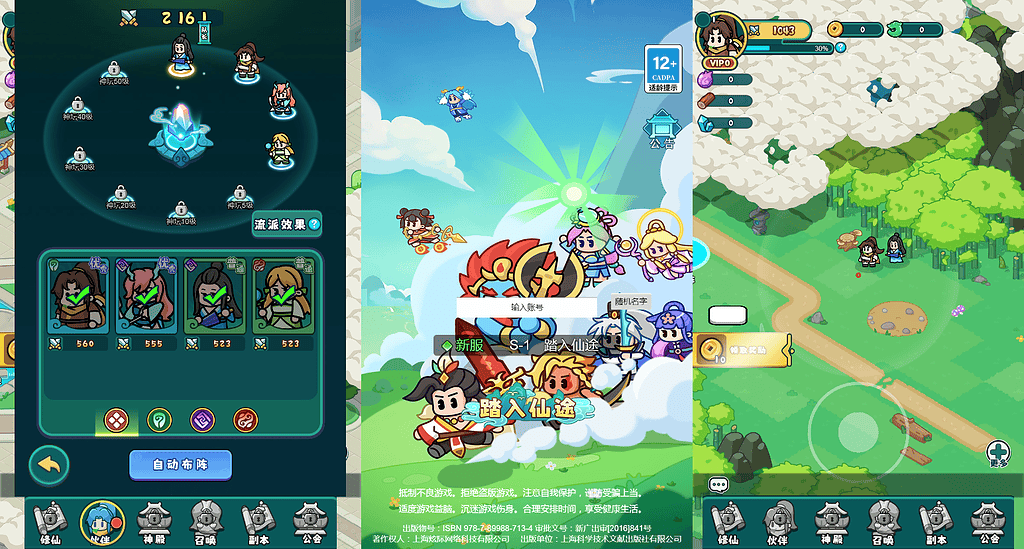This screenshot has height=549, width=1024.
Task: Open the 12+ CADPA age rating notice
Action: tap(663, 68)
